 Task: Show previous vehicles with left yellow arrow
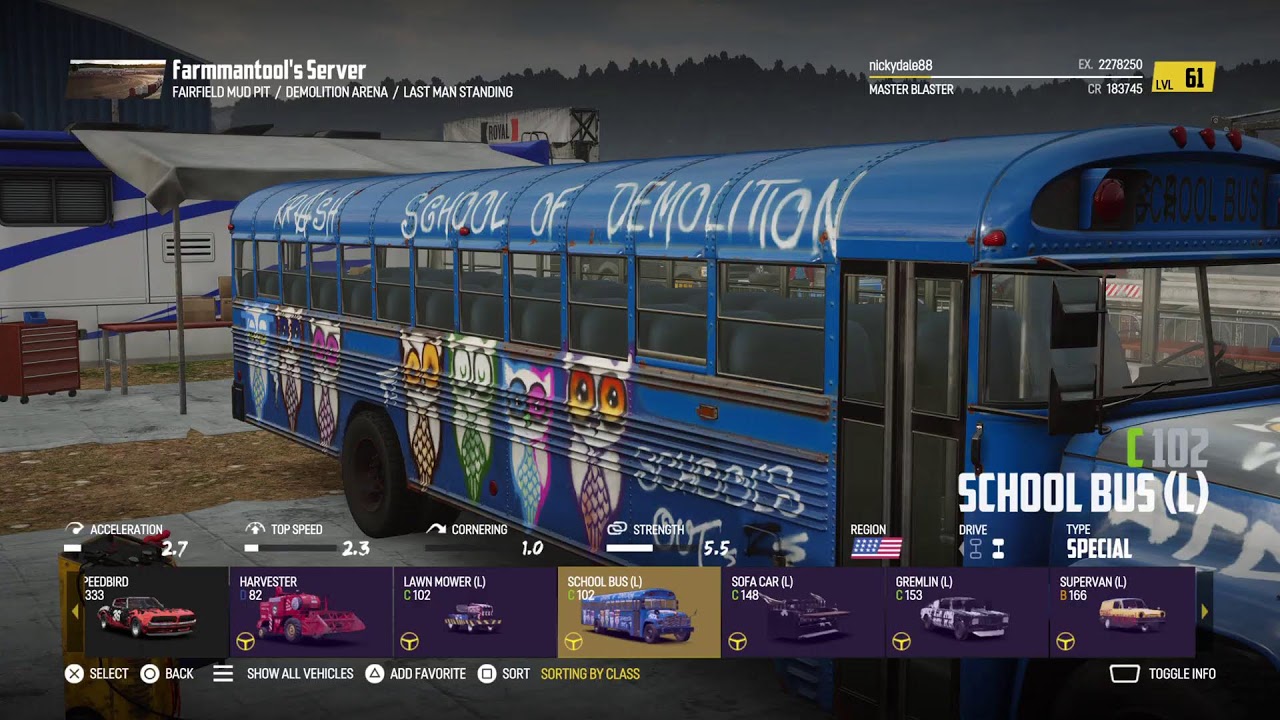[x=75, y=611]
